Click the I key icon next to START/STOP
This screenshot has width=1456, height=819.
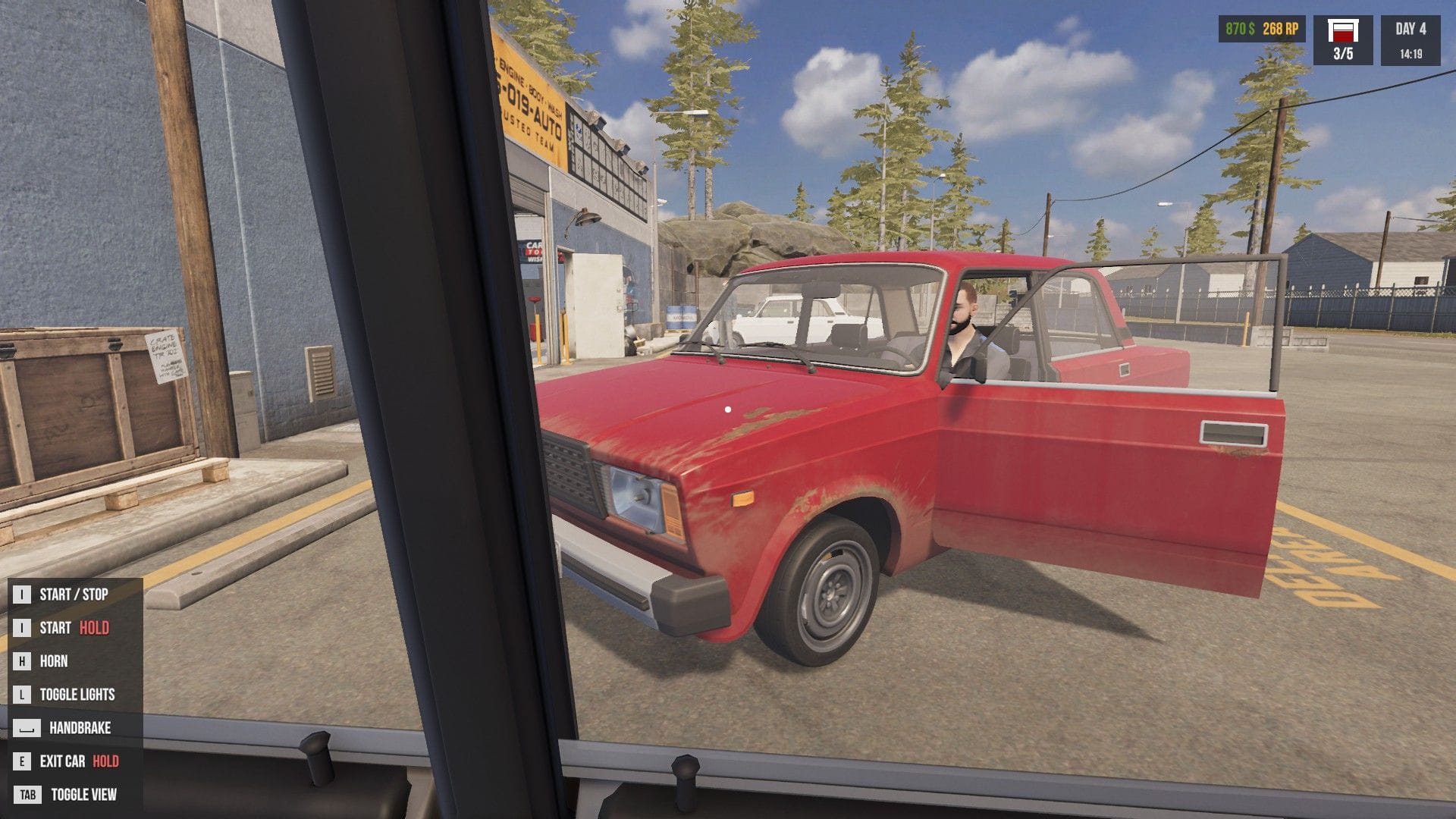tap(23, 595)
